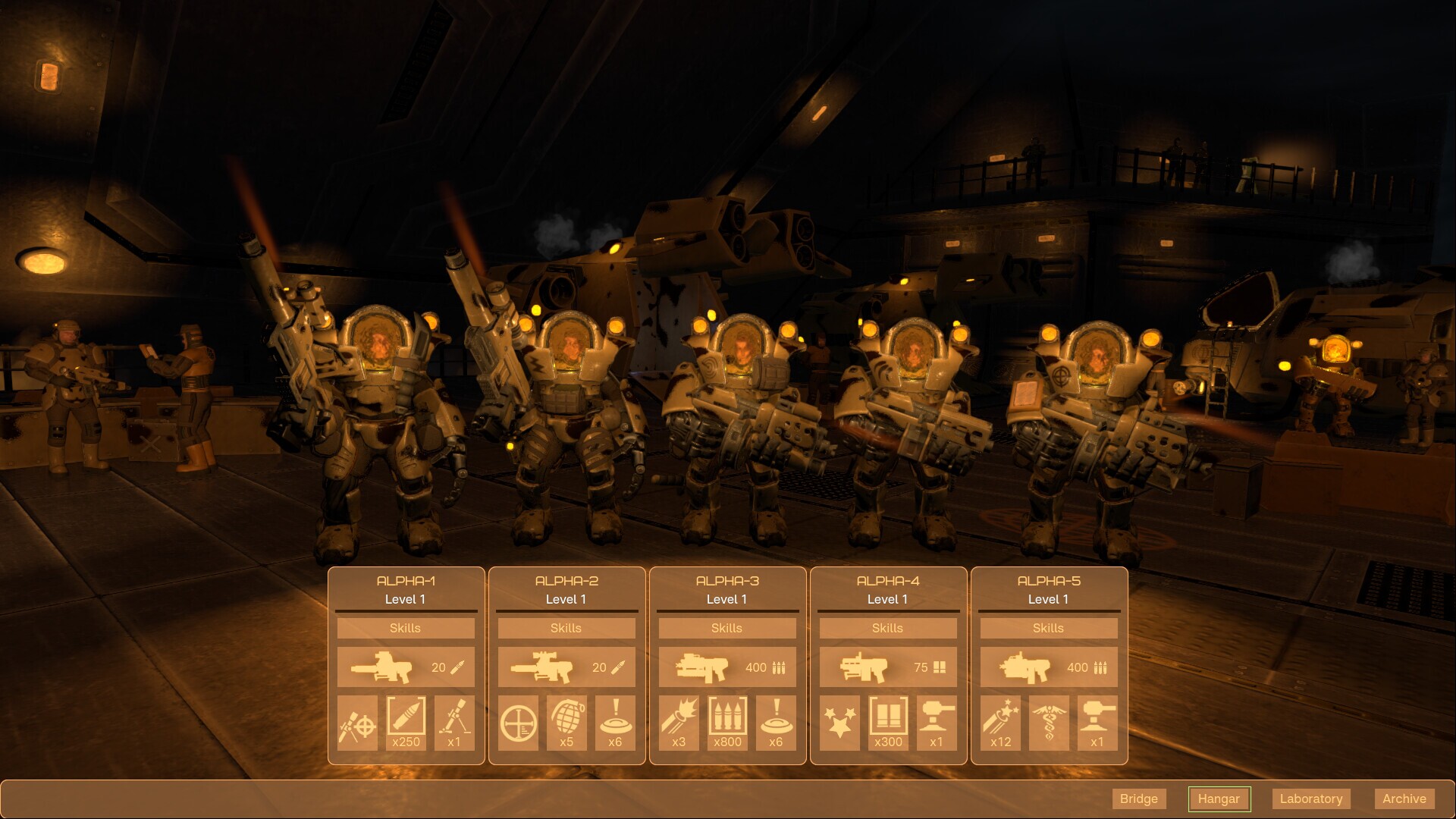Open the Skills panel for ALPHA-1
This screenshot has height=819, width=1456.
pyautogui.click(x=406, y=628)
